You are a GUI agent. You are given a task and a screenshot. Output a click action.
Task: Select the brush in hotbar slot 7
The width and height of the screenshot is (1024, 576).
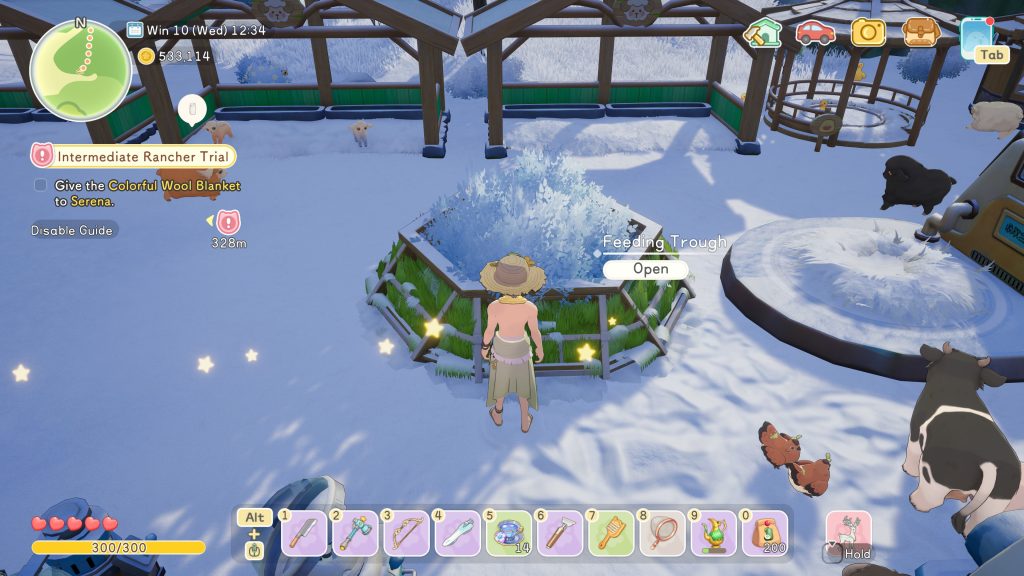[610, 534]
